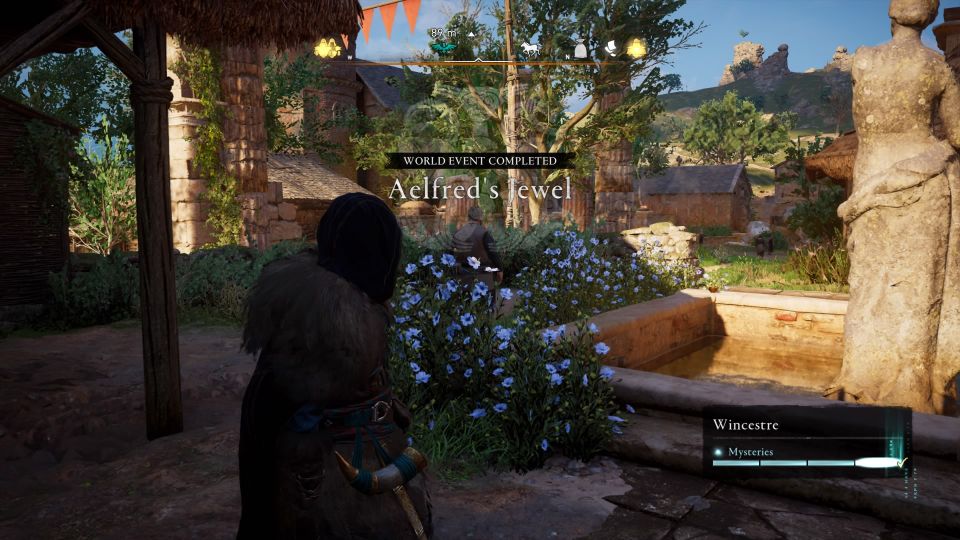Open the Wincestre Mysteries progress panel
This screenshot has height=540, width=960.
tap(806, 441)
